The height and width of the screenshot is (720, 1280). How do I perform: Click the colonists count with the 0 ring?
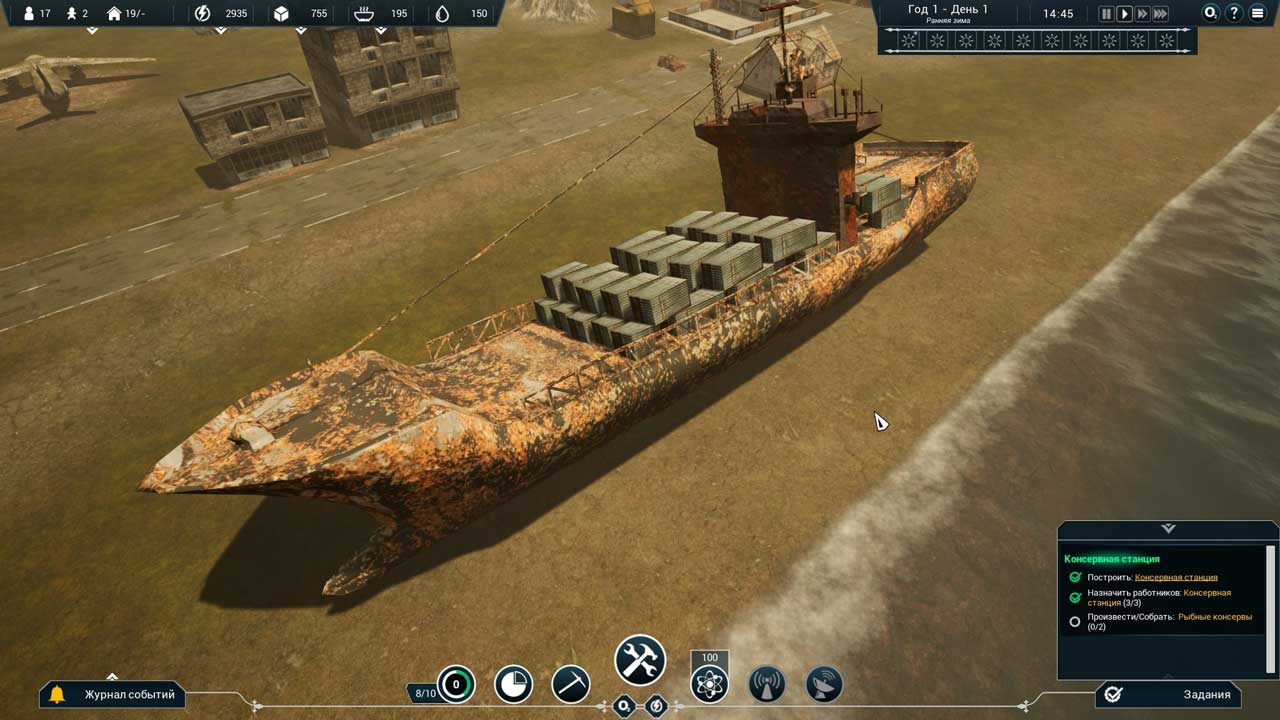(456, 685)
